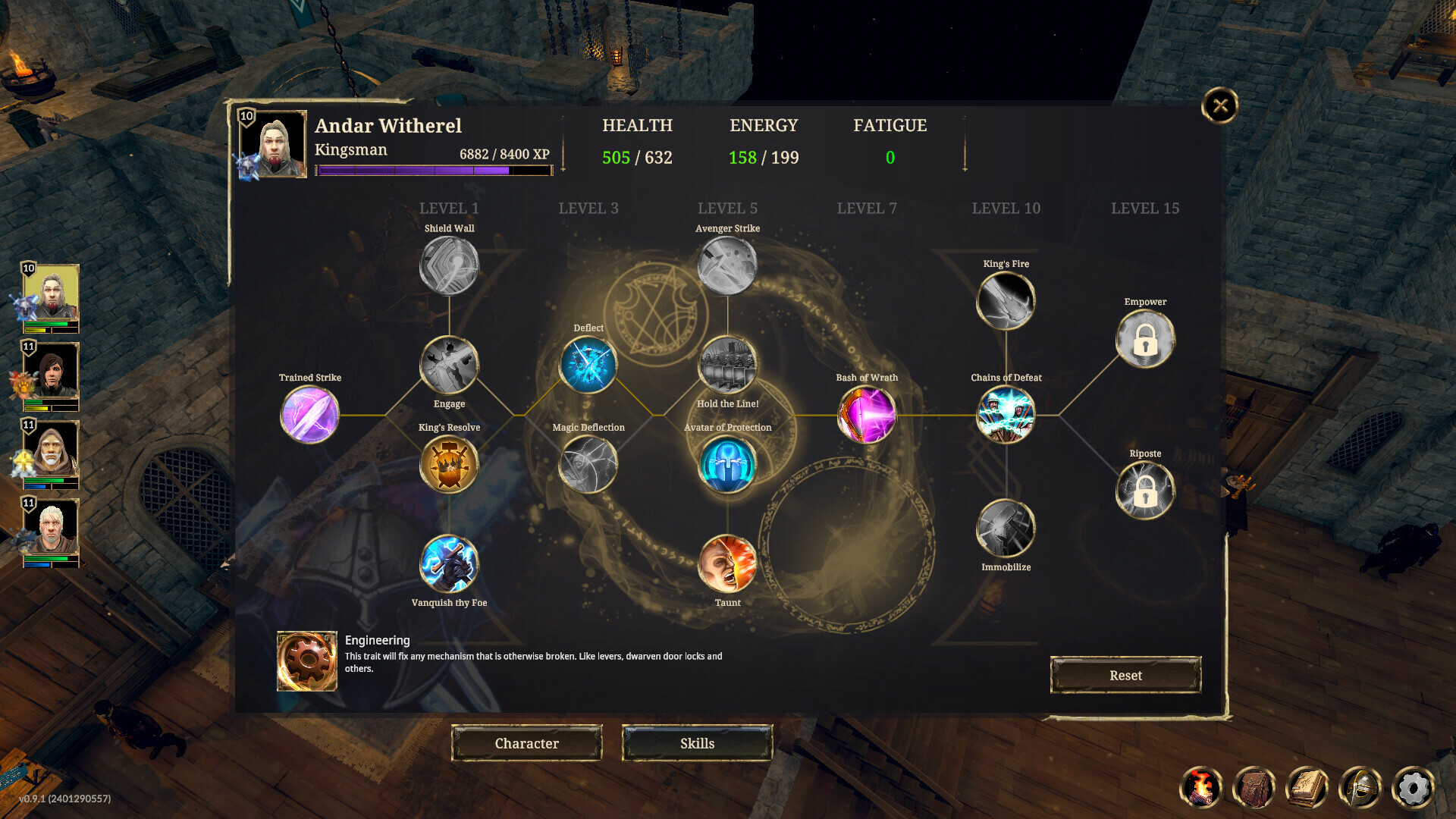Select Chains of Defeat ability

click(x=1006, y=415)
